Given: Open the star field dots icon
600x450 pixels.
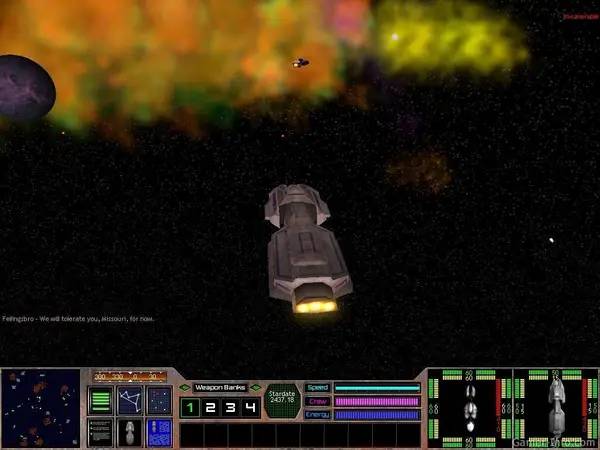Looking at the screenshot, I should click(159, 401).
